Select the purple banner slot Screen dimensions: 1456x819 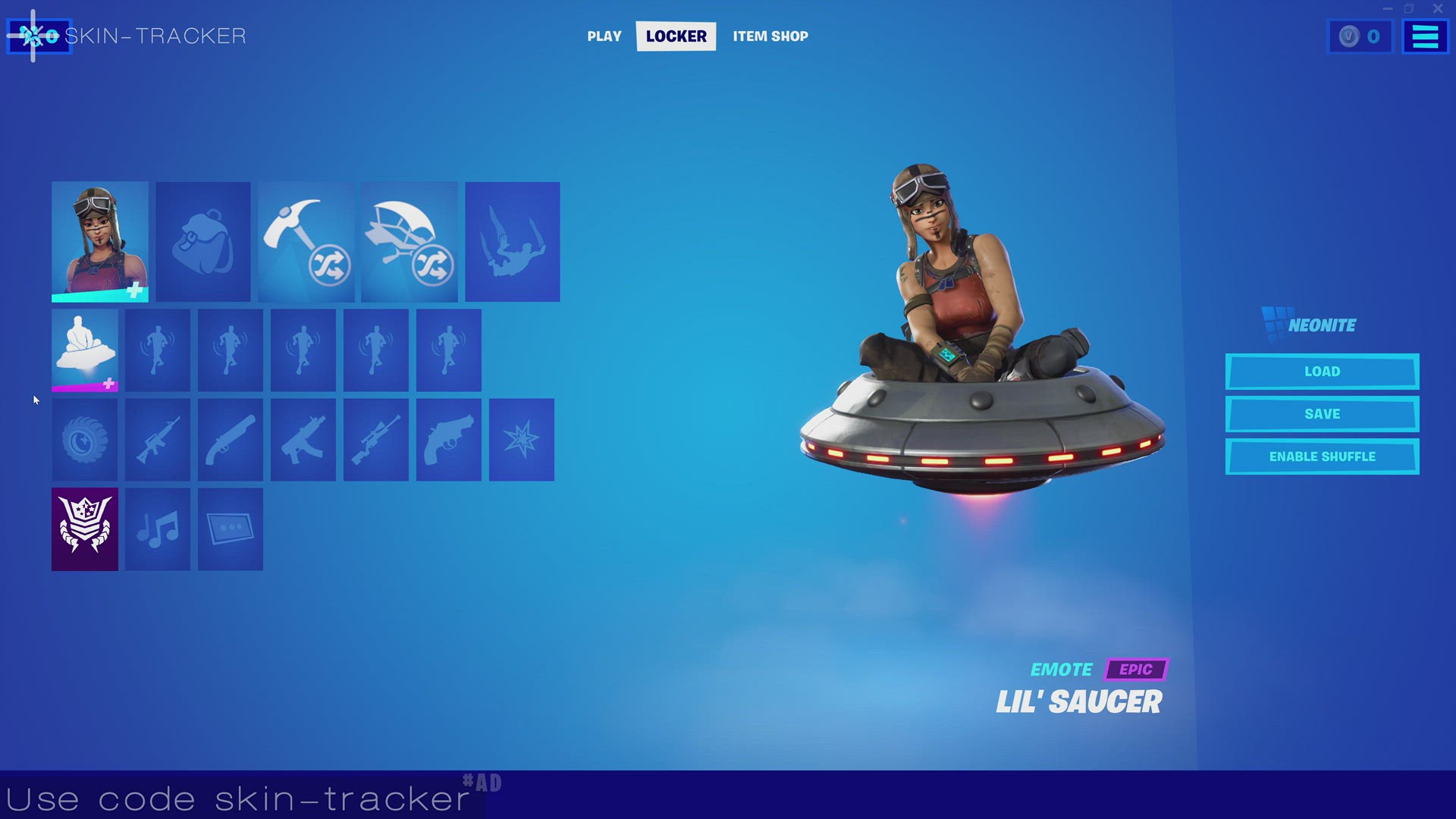(x=84, y=529)
